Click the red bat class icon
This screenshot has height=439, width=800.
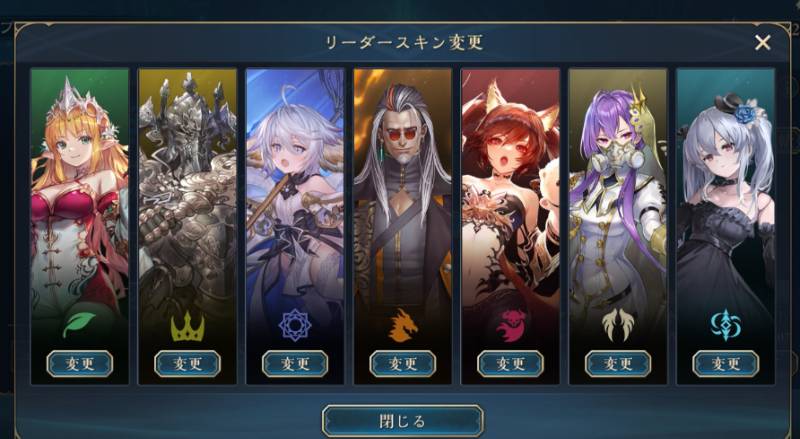(510, 323)
